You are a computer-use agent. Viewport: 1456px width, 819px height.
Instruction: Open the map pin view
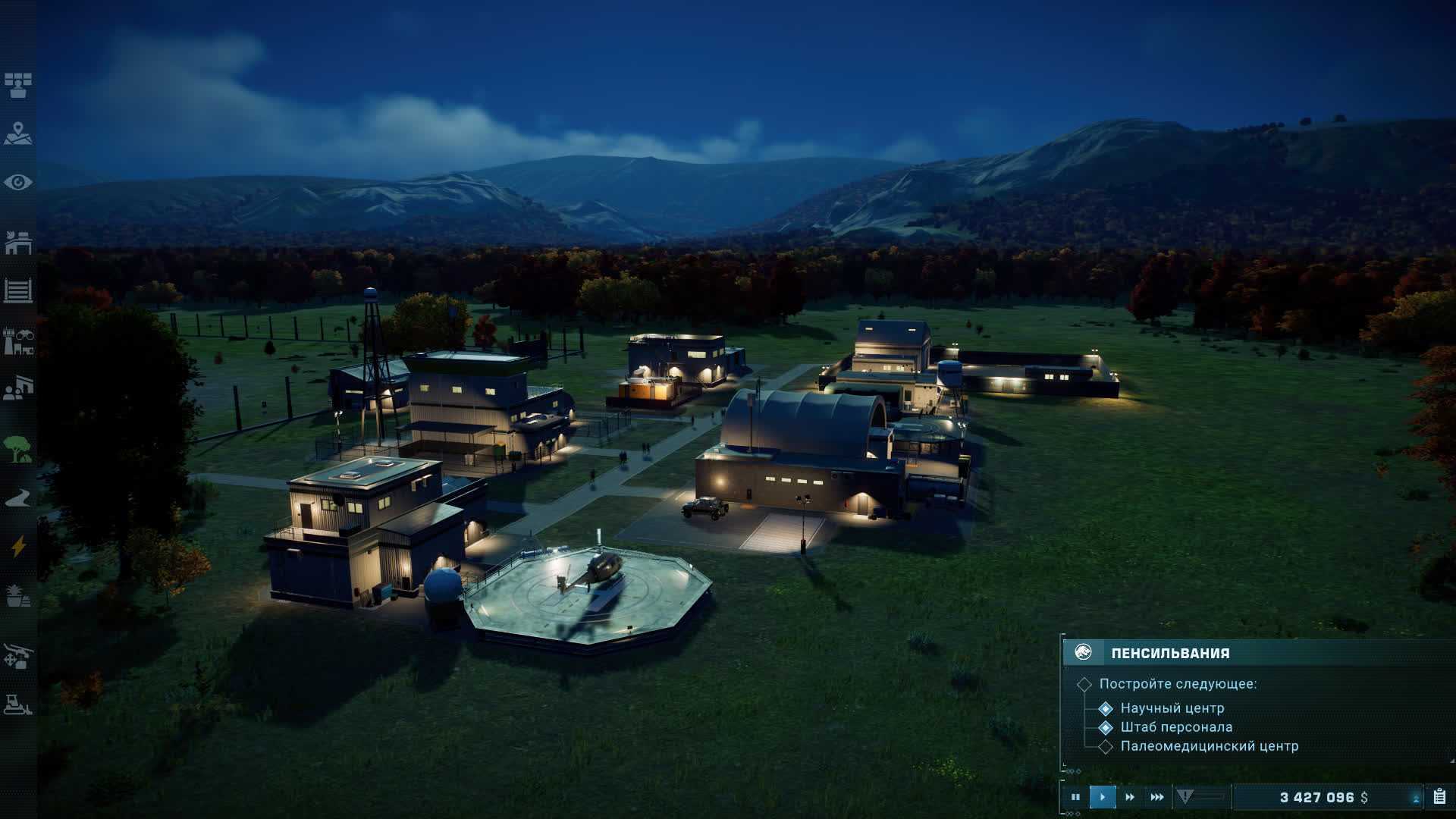point(18,133)
